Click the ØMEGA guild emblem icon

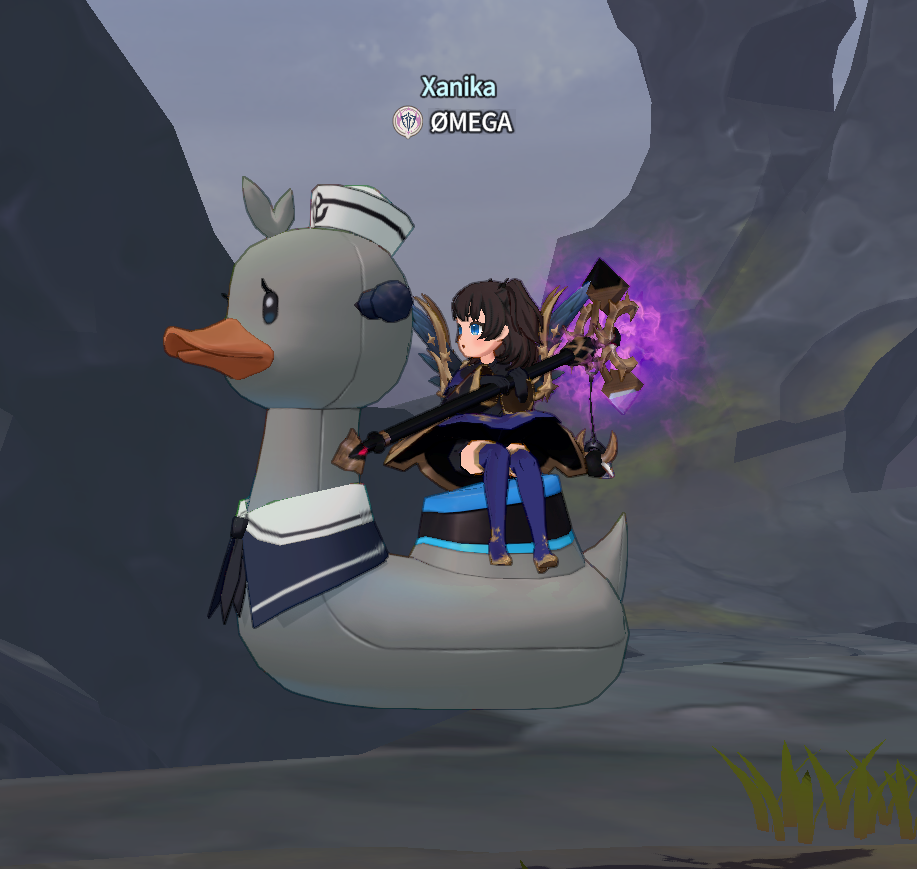coord(407,122)
